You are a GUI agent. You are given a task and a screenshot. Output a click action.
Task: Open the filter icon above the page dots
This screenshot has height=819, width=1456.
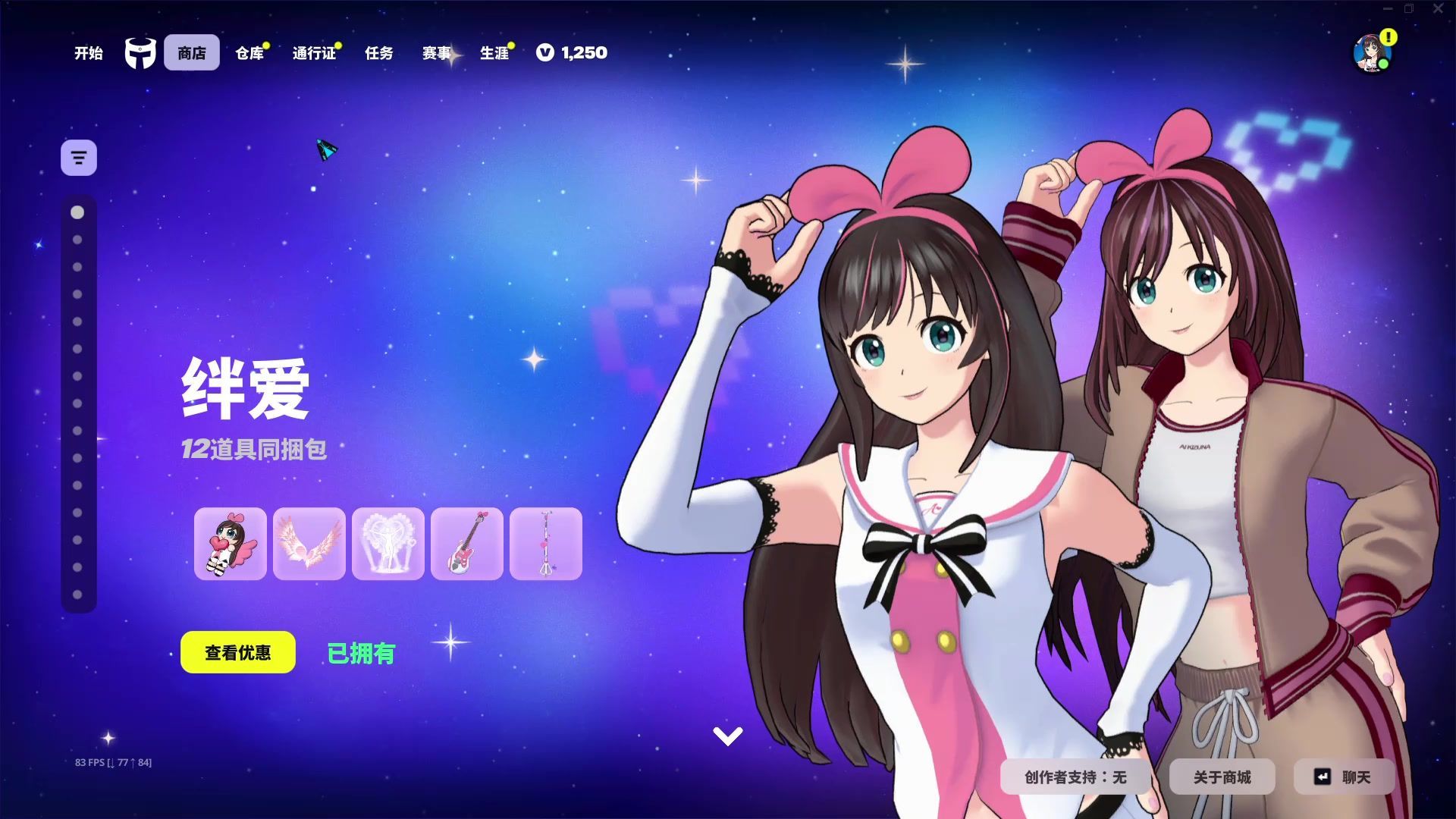click(x=78, y=157)
